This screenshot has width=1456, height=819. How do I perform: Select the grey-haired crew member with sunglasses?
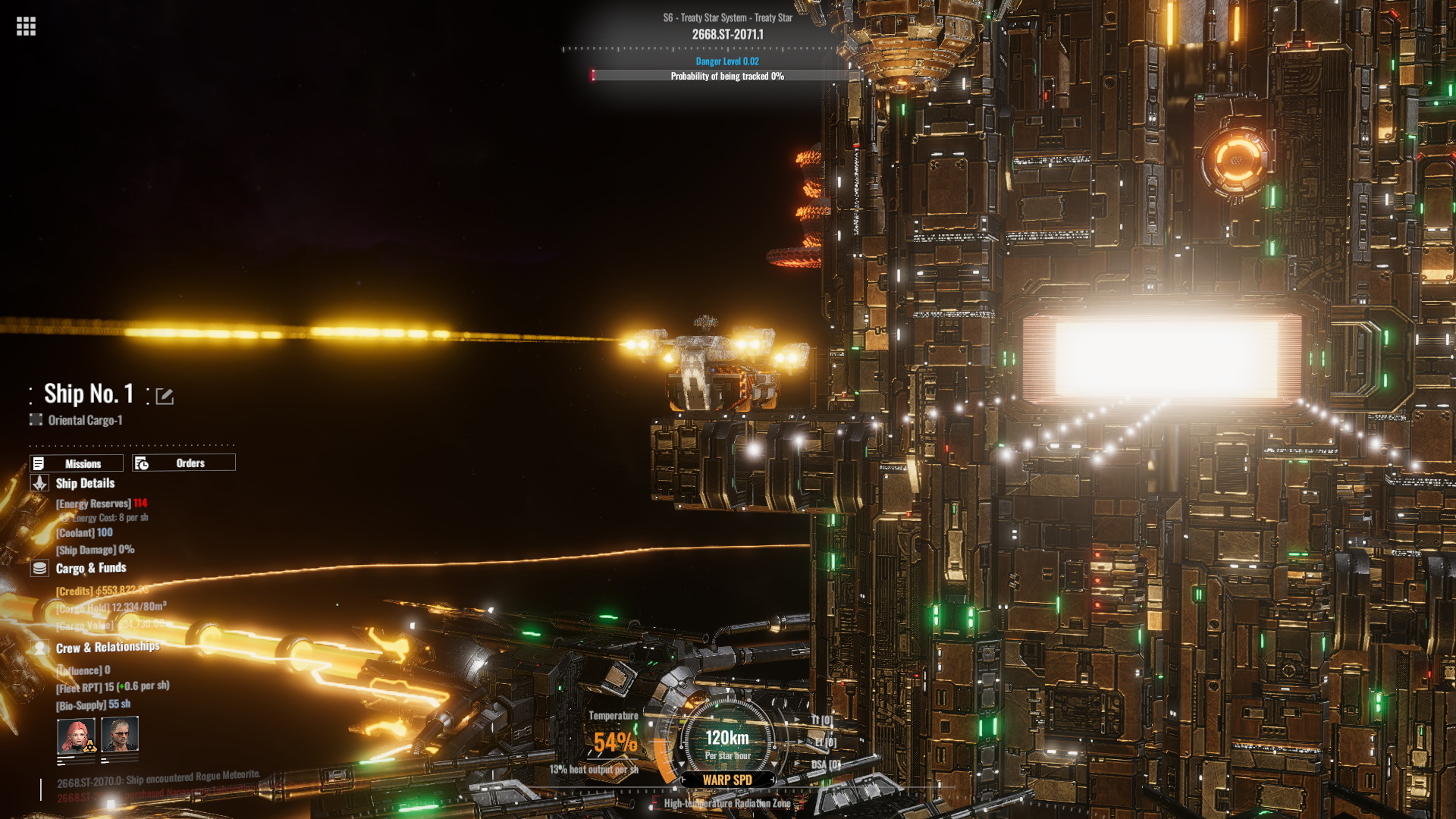[120, 735]
